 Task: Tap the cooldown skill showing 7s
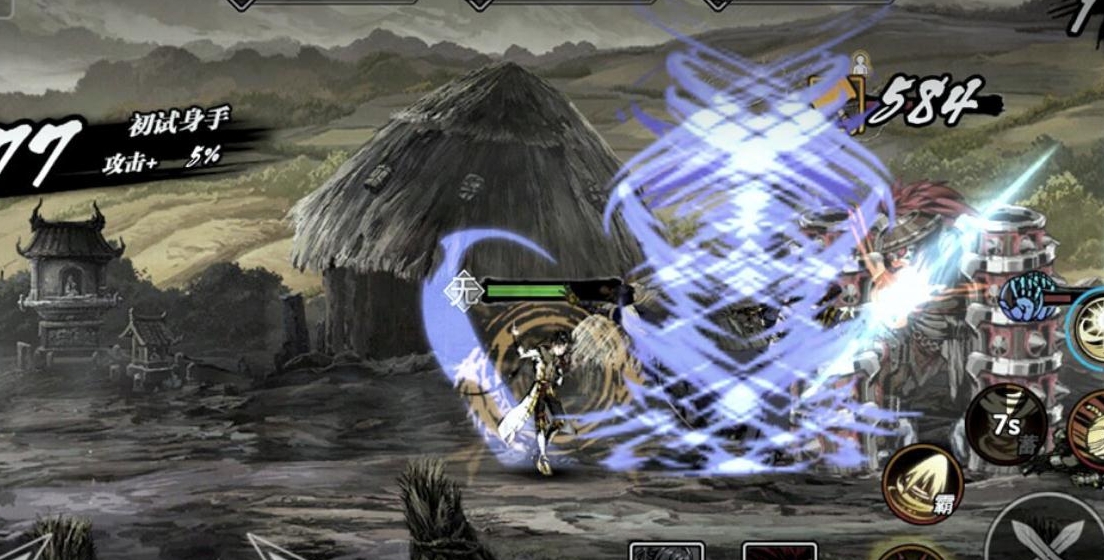1005,422
